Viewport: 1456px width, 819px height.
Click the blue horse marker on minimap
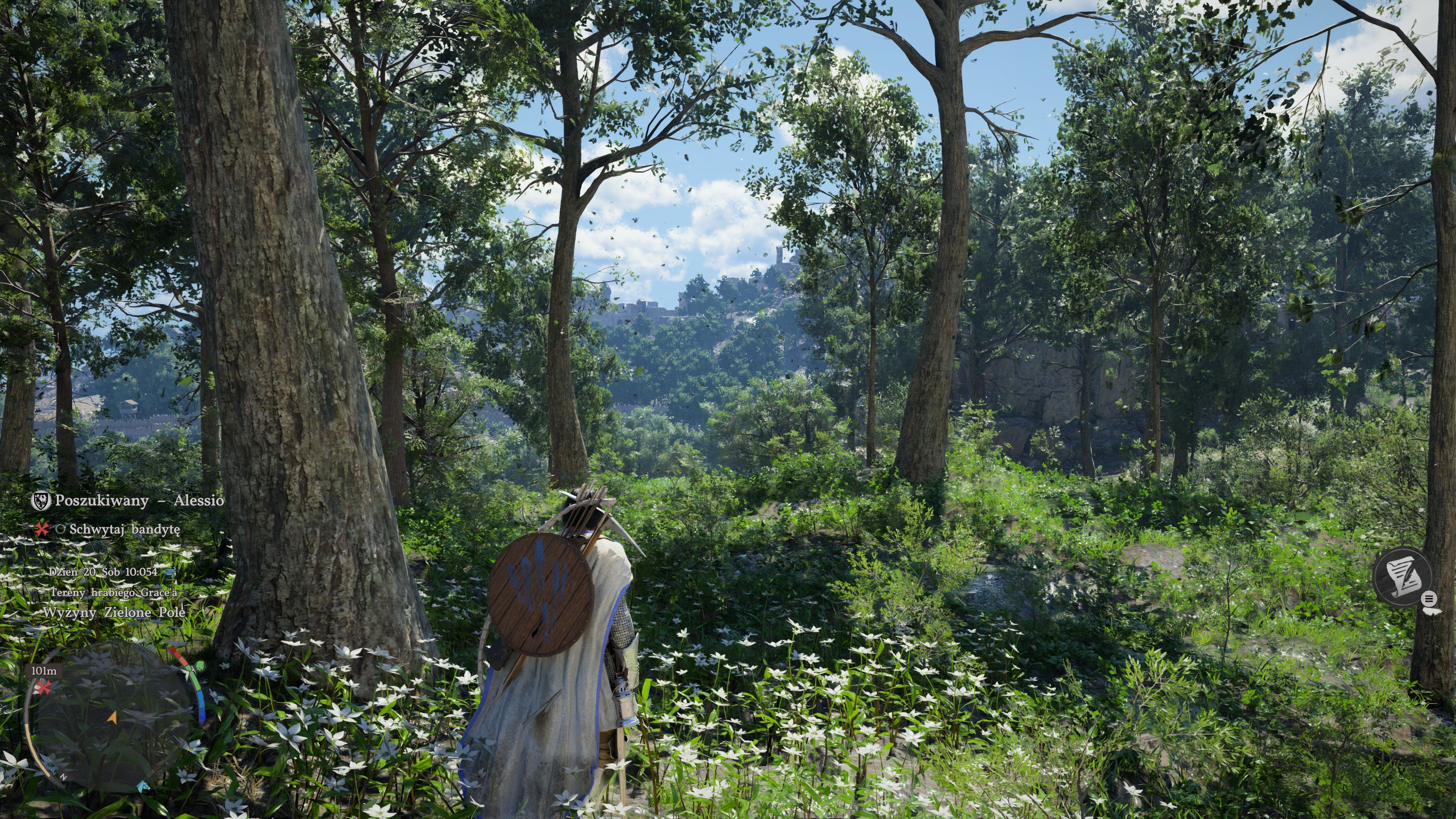[144, 786]
